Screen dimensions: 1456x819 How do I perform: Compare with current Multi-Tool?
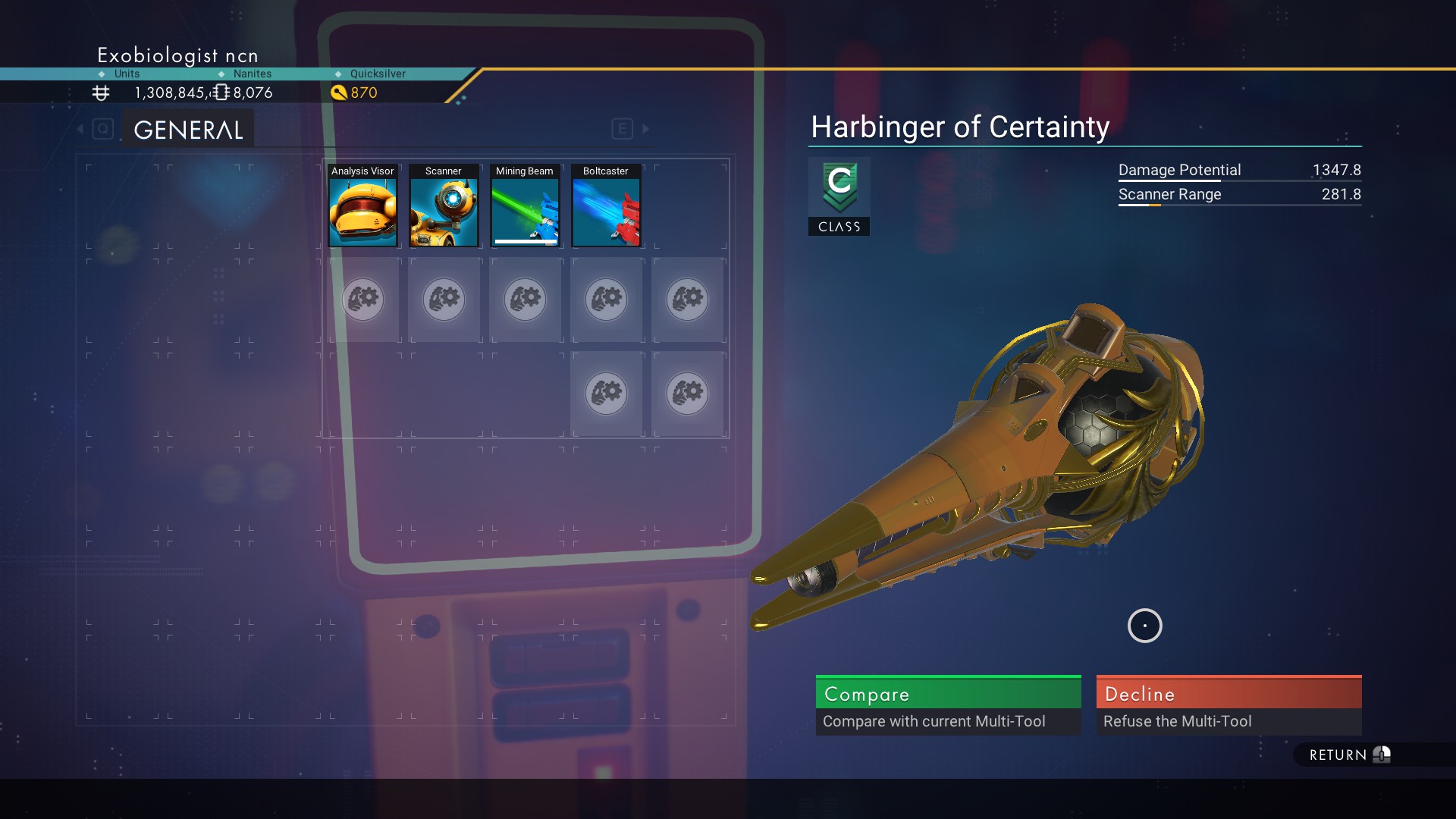tap(948, 704)
